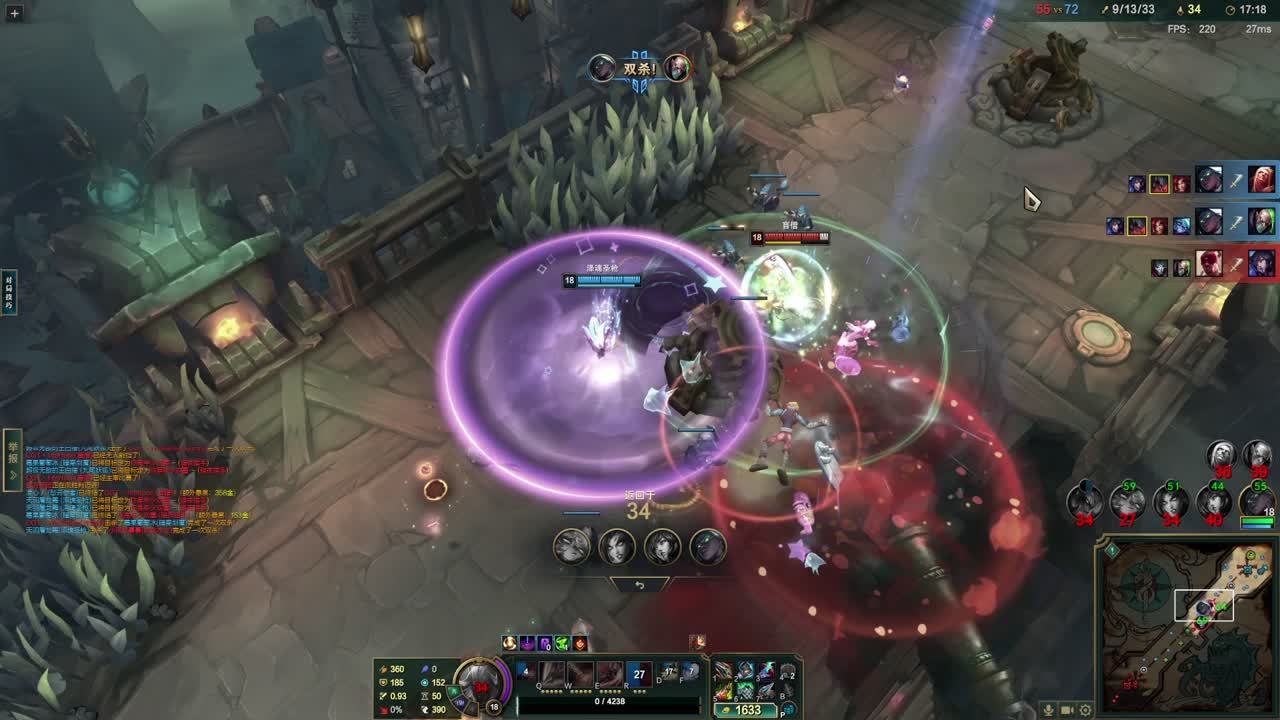Viewport: 1280px width, 720px height.
Task: Click the camera icon left of the settings gear
Action: (1067, 710)
